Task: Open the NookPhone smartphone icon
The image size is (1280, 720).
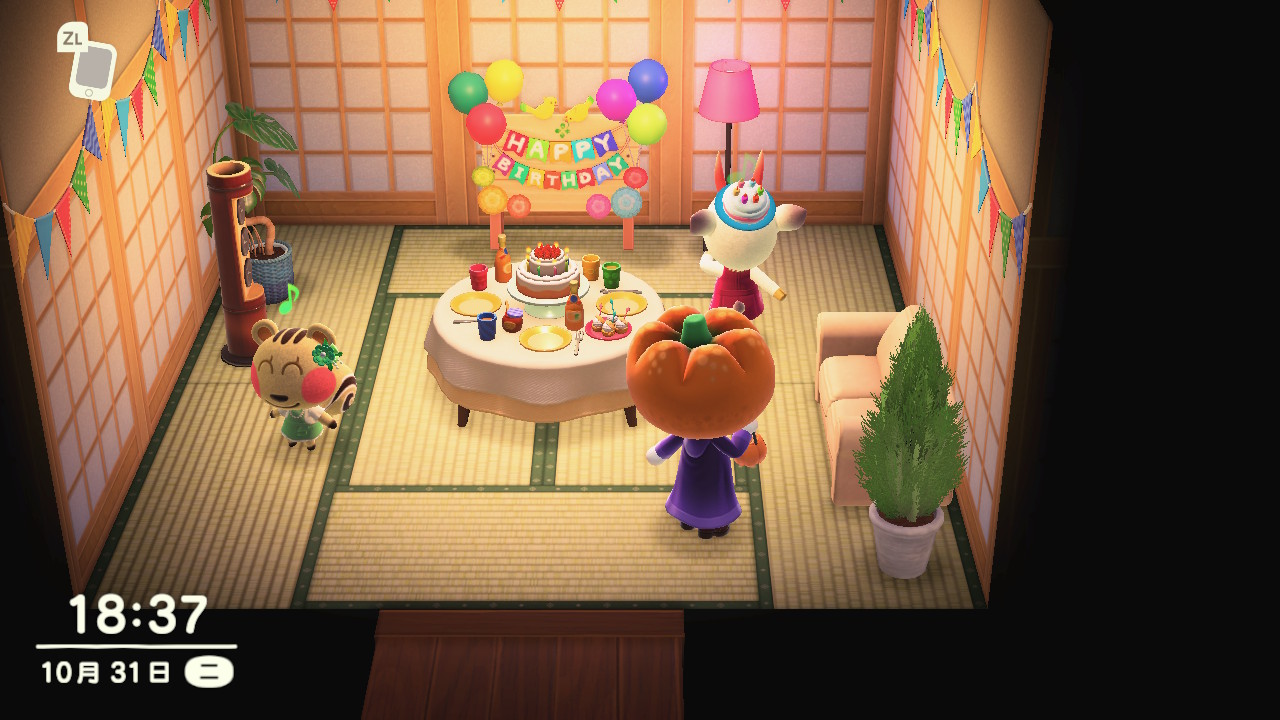Action: (x=92, y=69)
